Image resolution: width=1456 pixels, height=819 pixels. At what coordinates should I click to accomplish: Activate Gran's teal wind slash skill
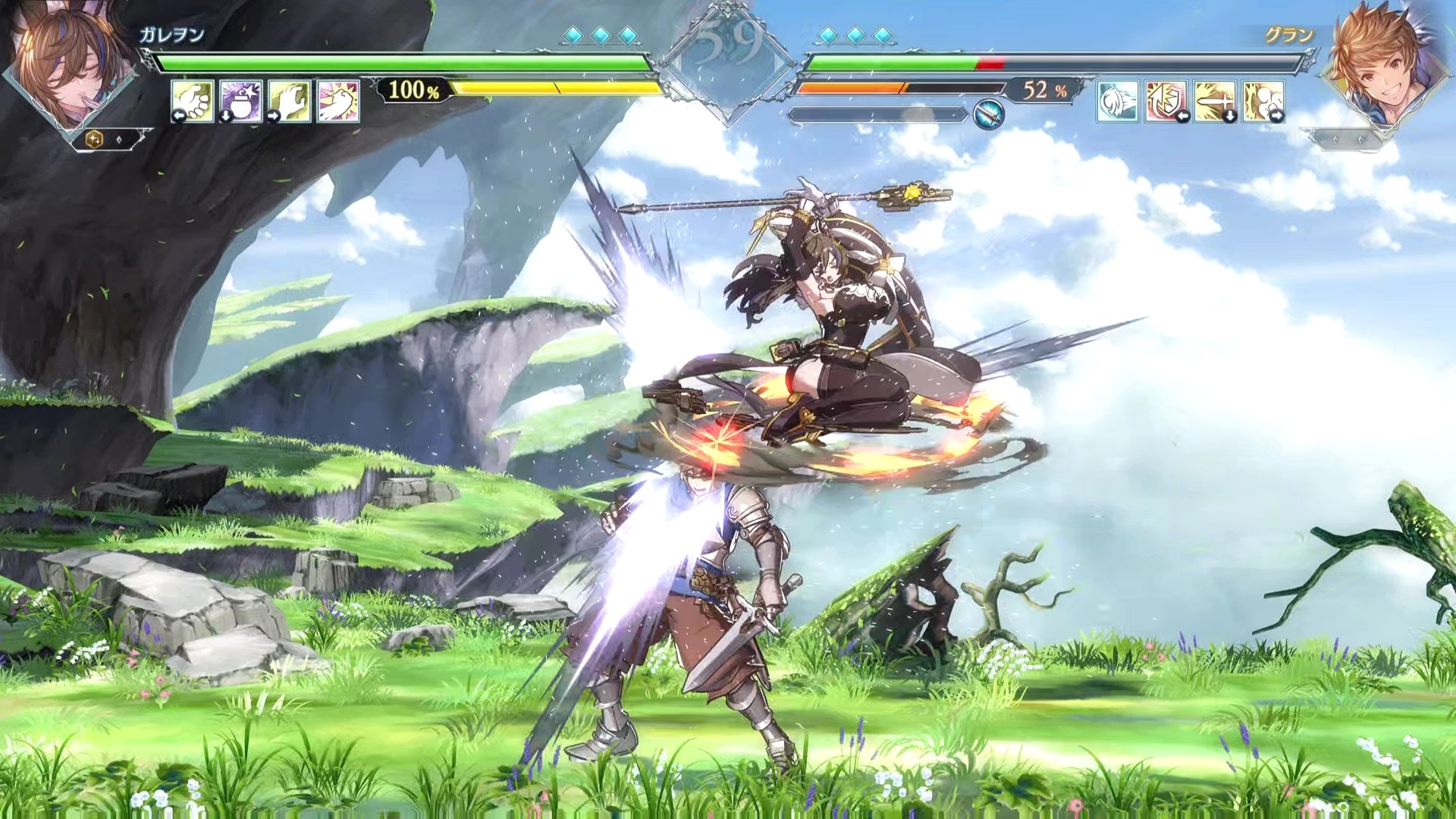(1118, 101)
